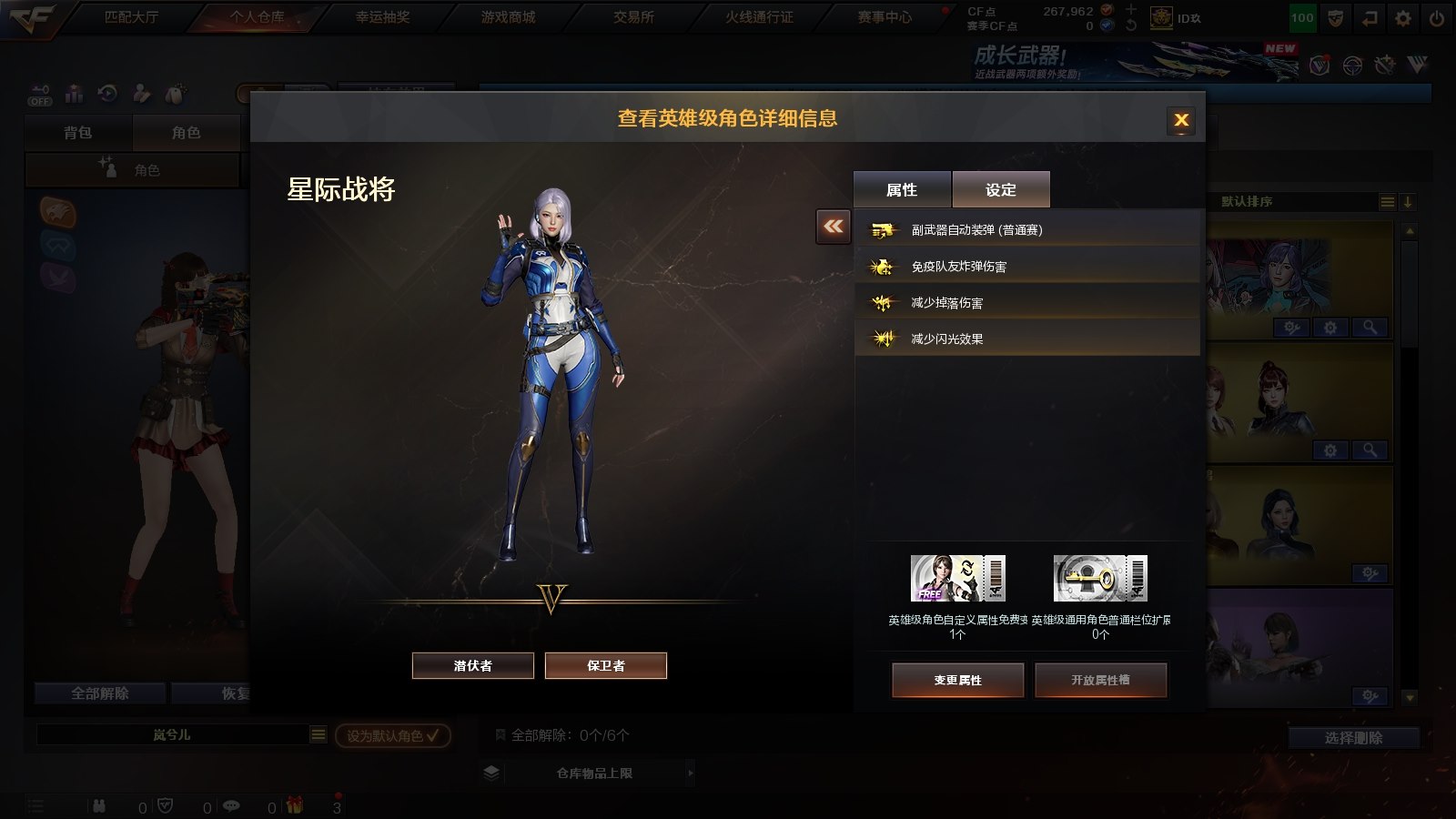Close the hero character details dialog
This screenshot has height=819, width=1456.
click(1181, 120)
